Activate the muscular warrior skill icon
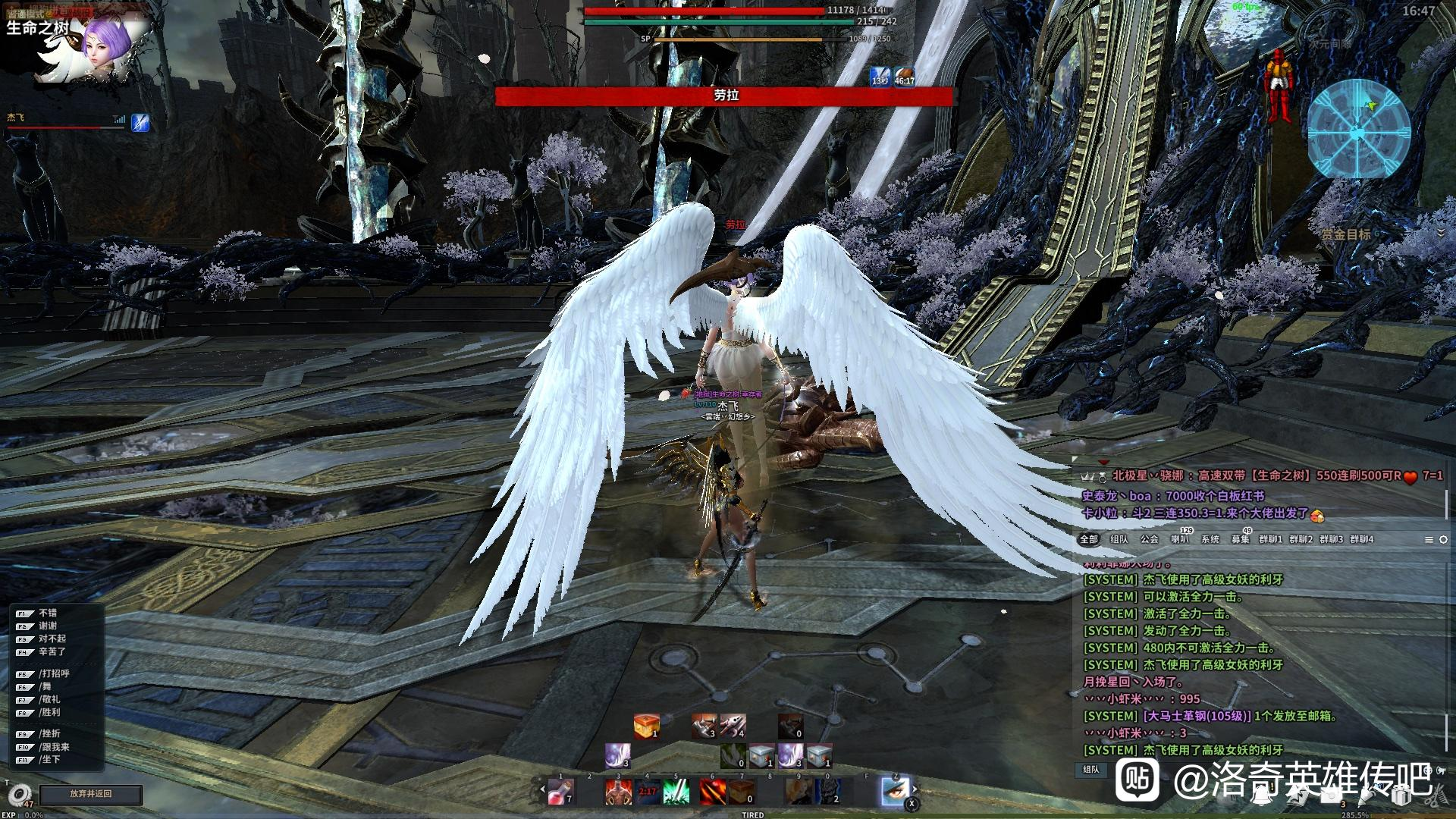1456x819 pixels. coord(618,792)
